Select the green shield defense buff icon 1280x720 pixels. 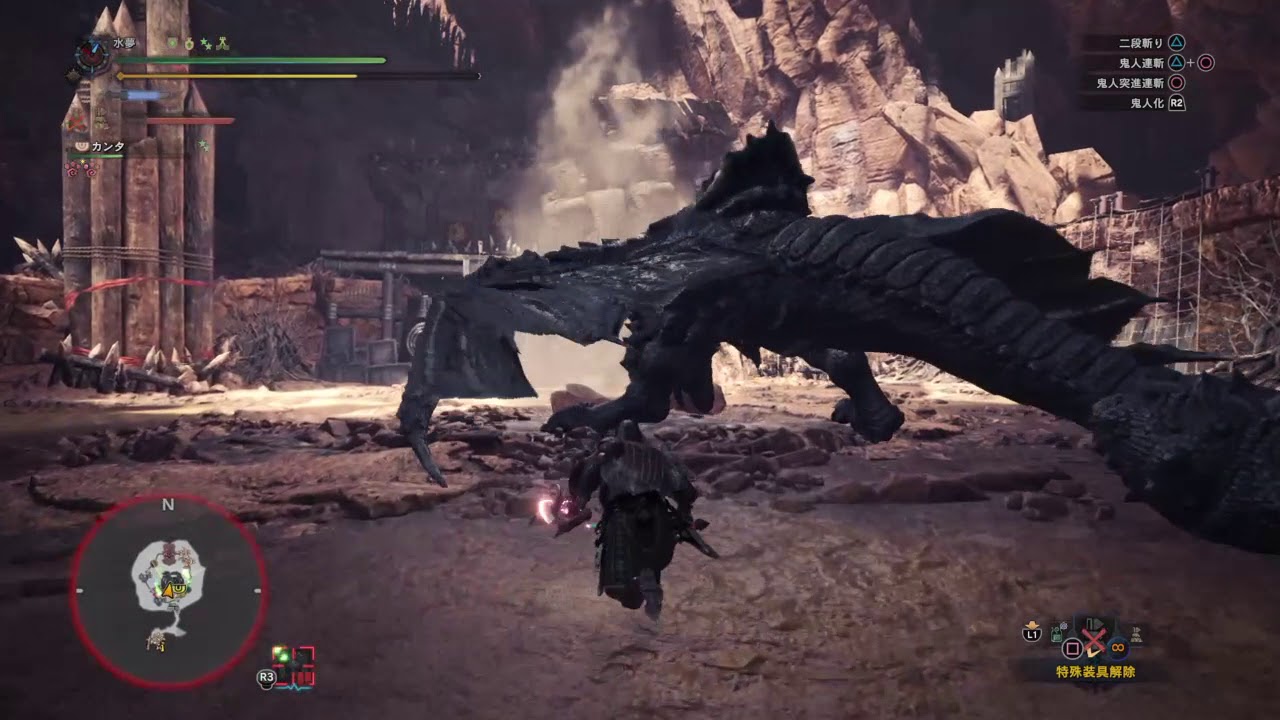tap(173, 44)
